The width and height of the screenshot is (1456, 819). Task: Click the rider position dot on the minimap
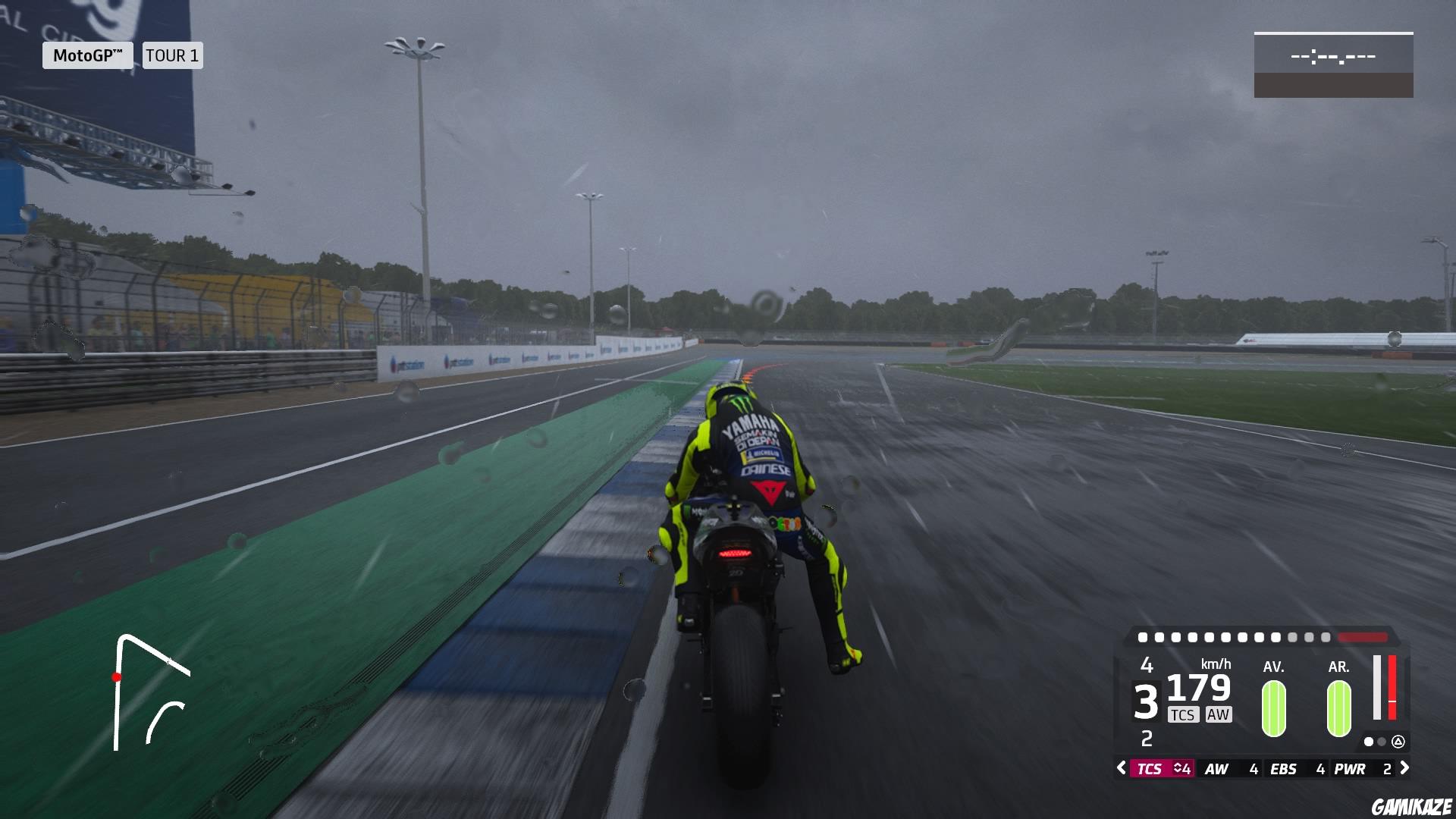[x=118, y=679]
